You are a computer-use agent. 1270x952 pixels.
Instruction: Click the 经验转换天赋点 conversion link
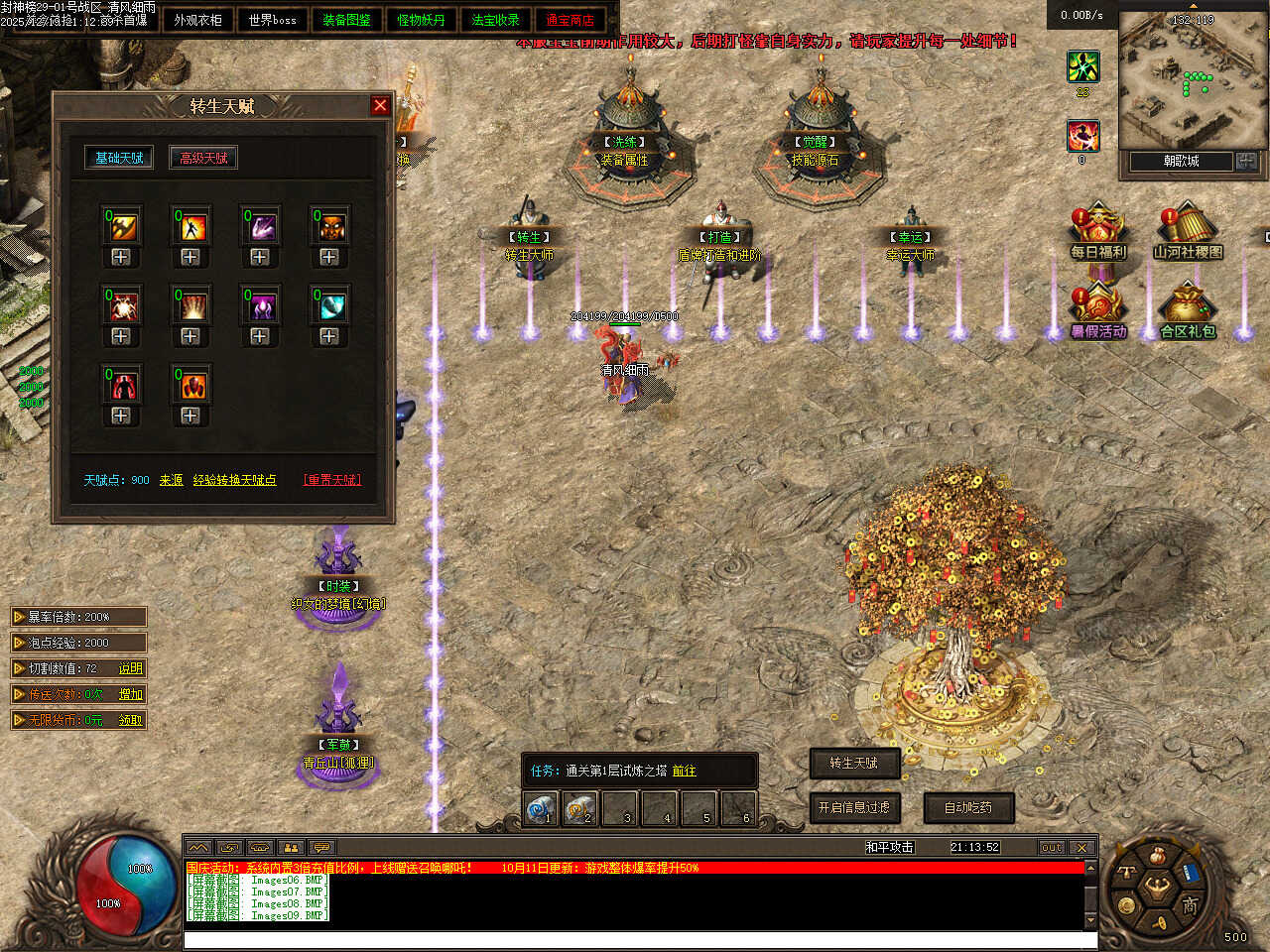(235, 480)
